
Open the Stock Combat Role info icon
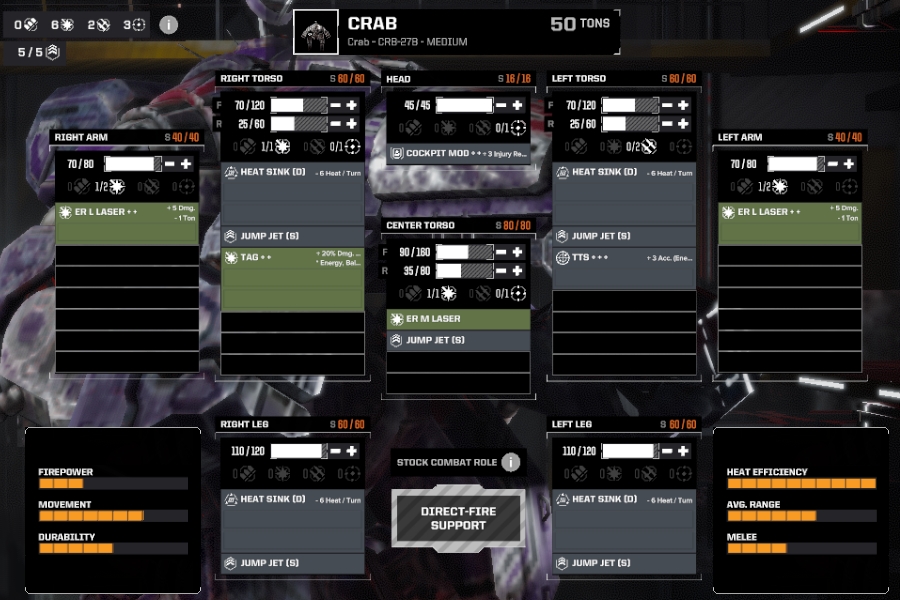coord(511,462)
